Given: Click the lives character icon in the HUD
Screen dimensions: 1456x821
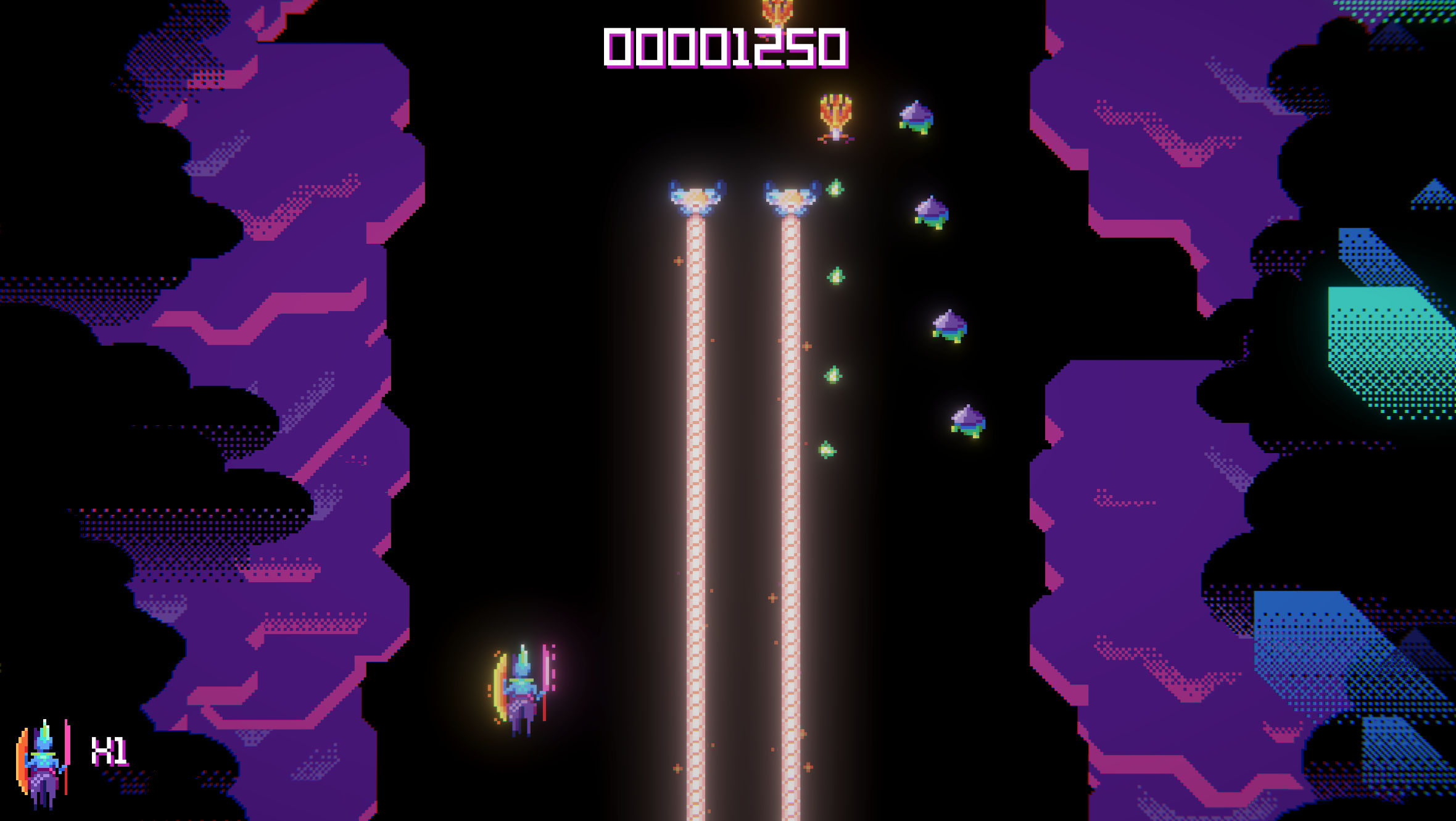Looking at the screenshot, I should tap(43, 764).
